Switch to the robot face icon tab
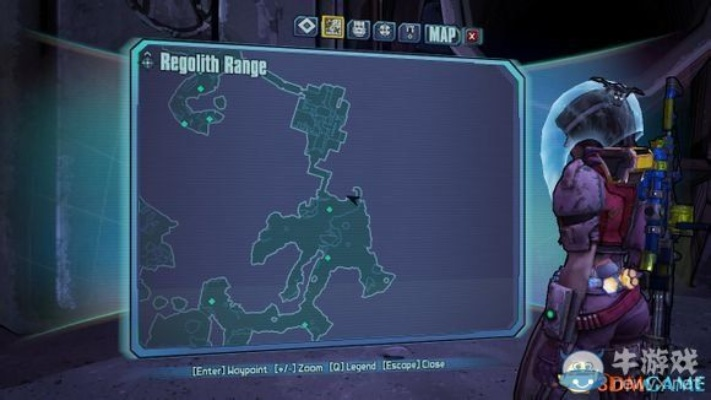 tap(357, 32)
